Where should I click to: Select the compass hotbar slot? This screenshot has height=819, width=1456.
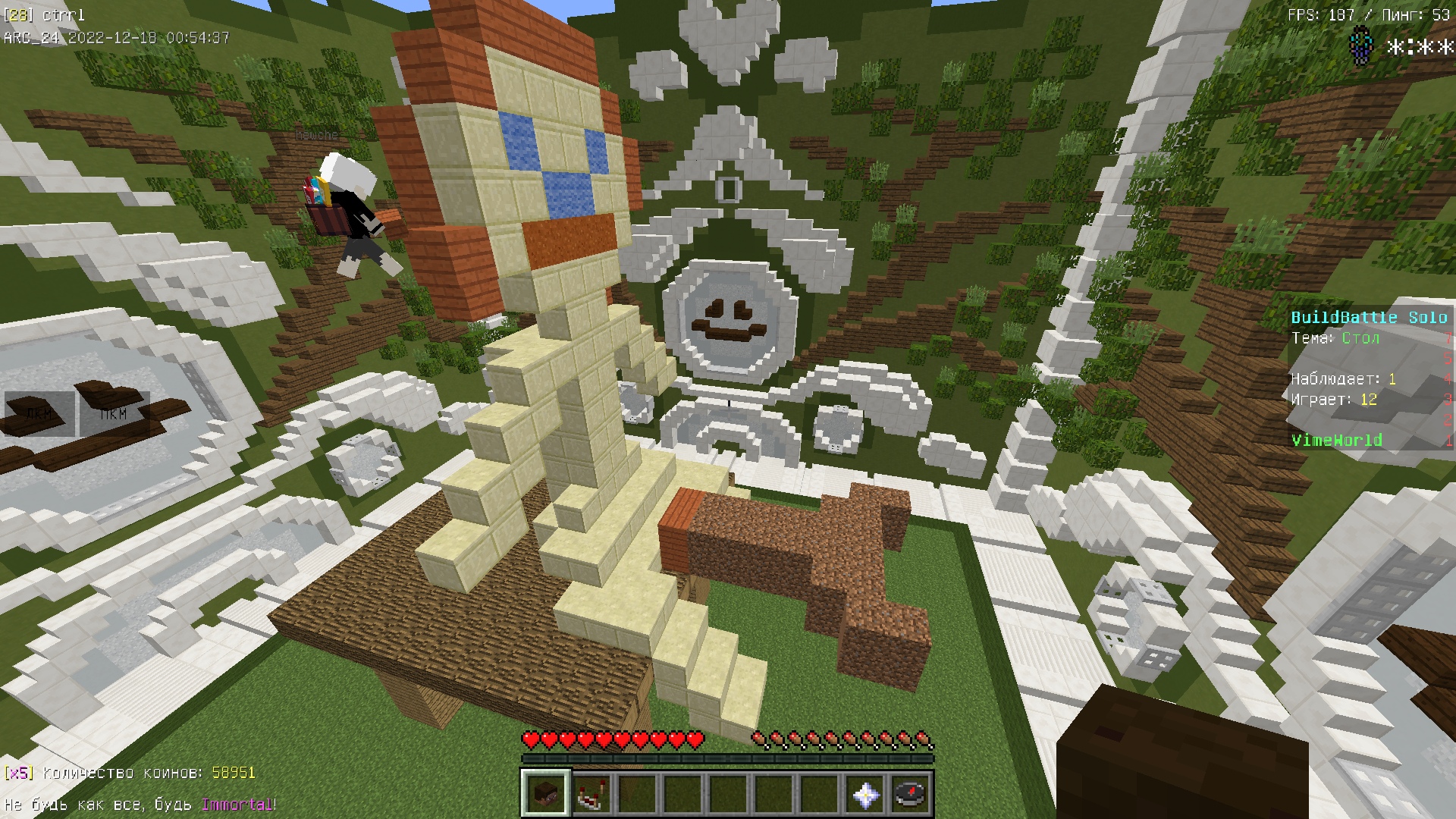point(910,793)
